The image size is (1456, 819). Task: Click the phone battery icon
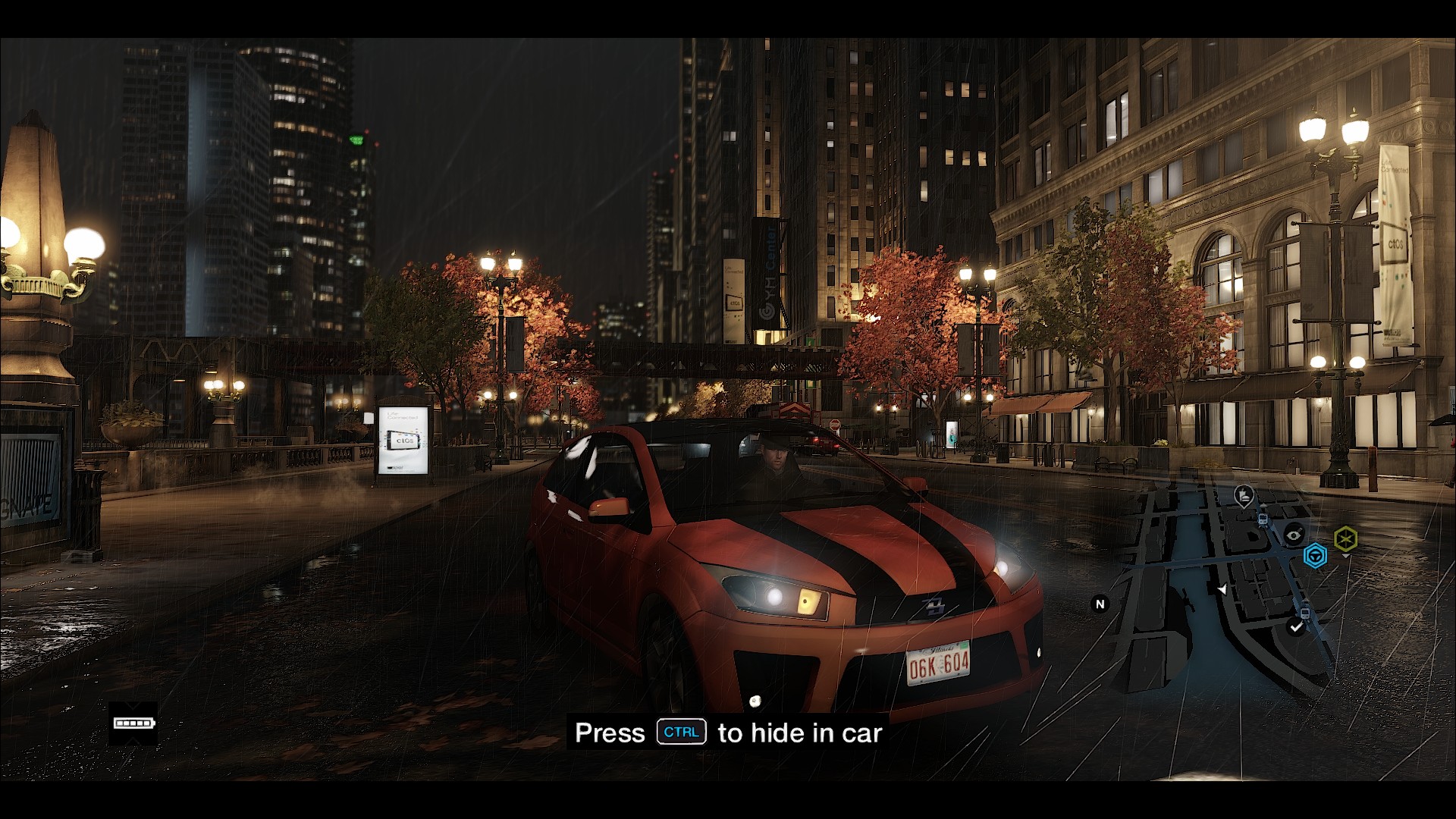pos(133,723)
